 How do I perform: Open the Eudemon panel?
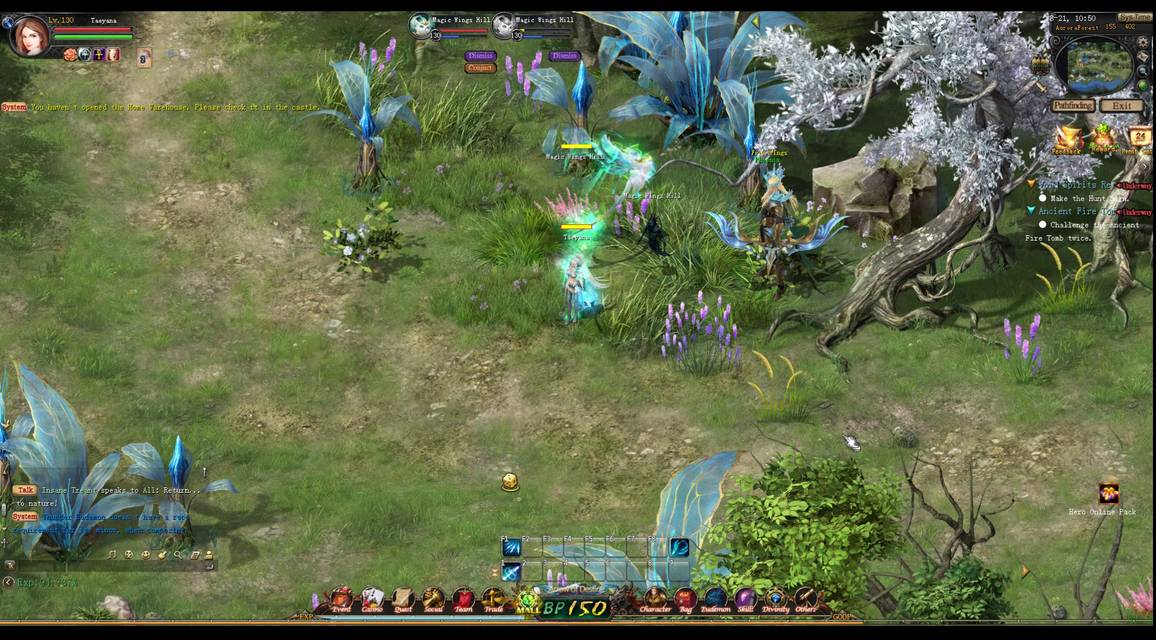(x=715, y=601)
